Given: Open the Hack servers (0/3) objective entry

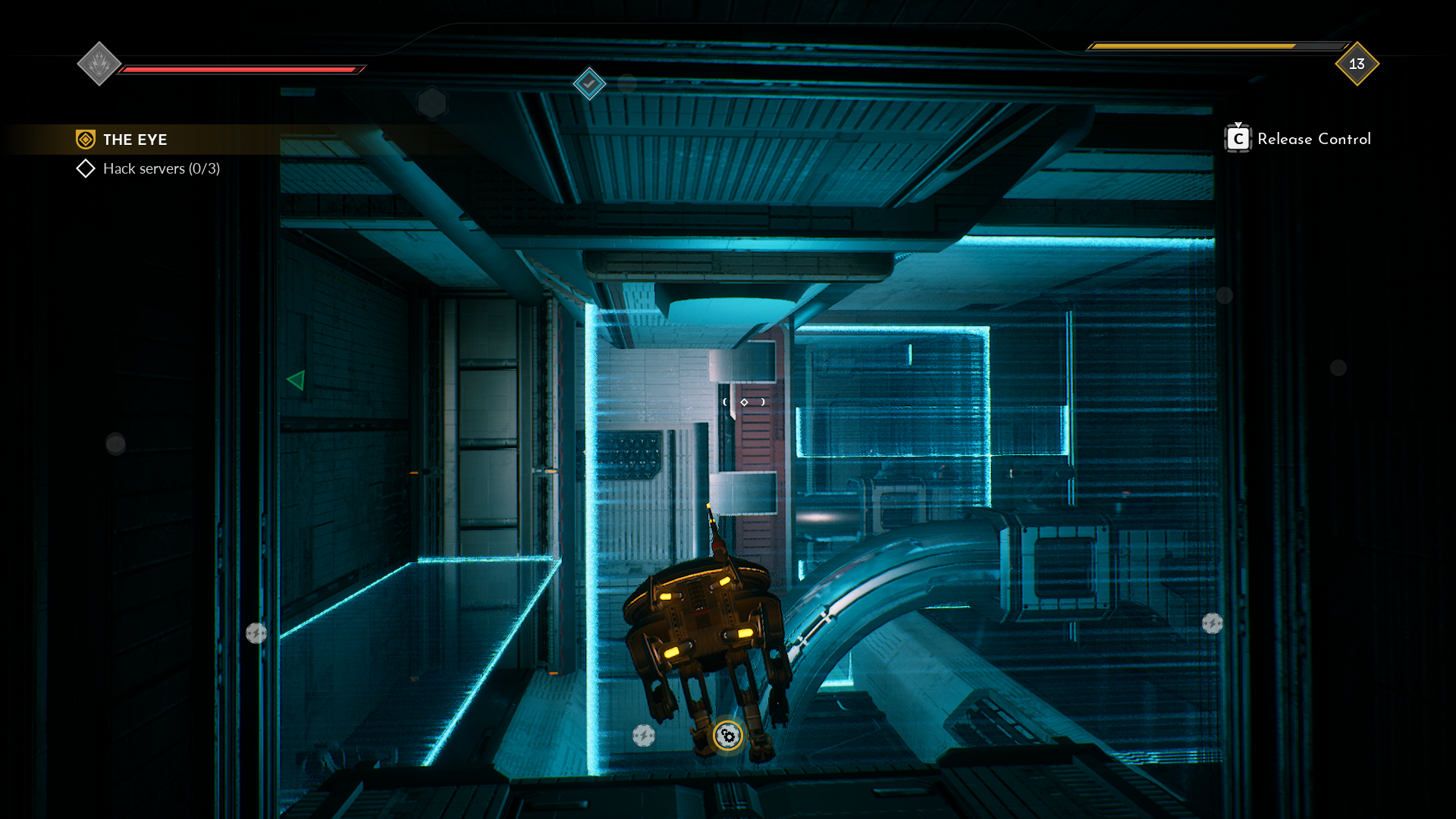Looking at the screenshot, I should (x=161, y=168).
